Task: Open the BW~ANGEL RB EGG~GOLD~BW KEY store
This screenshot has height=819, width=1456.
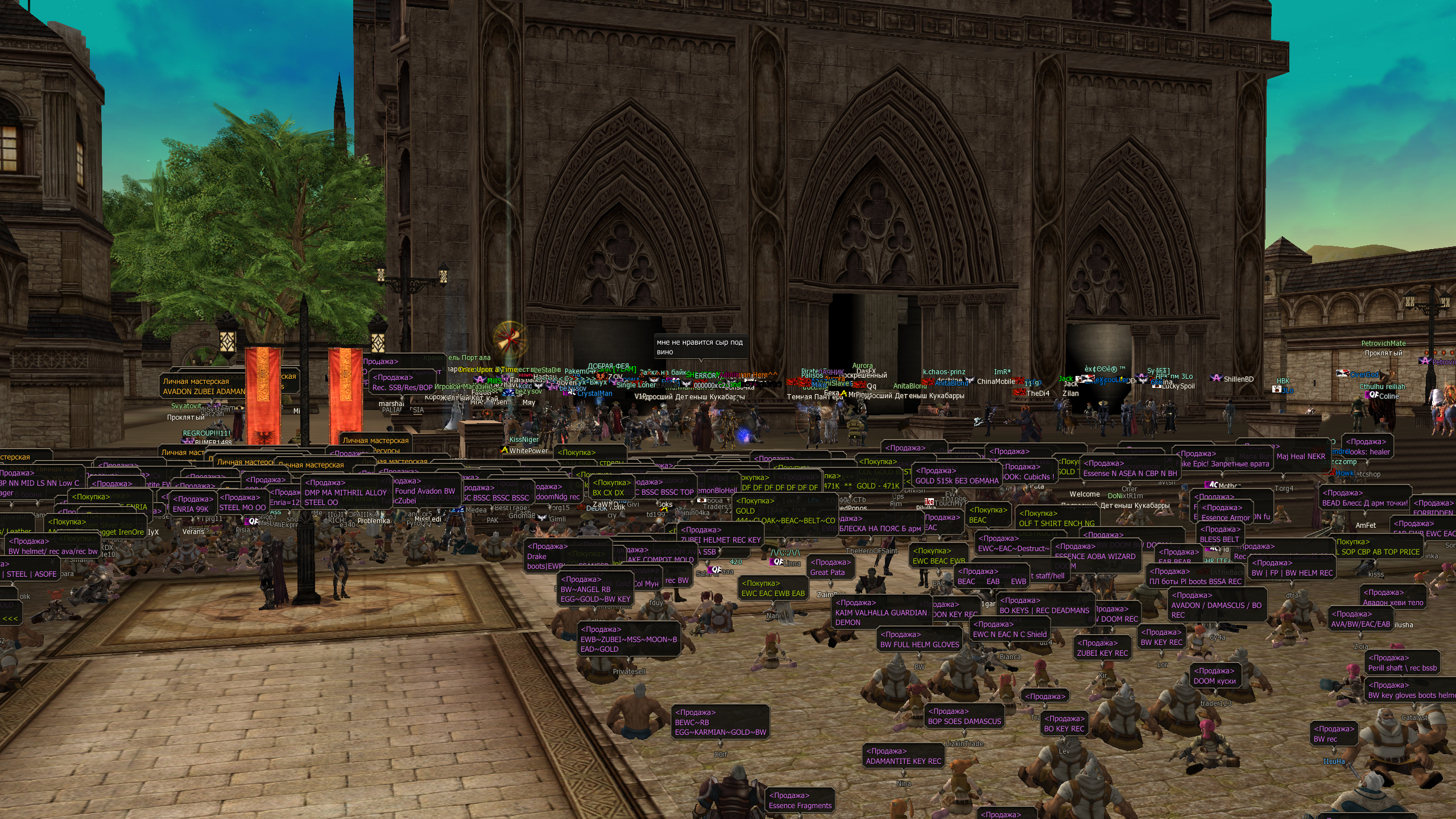Action: pos(595,589)
